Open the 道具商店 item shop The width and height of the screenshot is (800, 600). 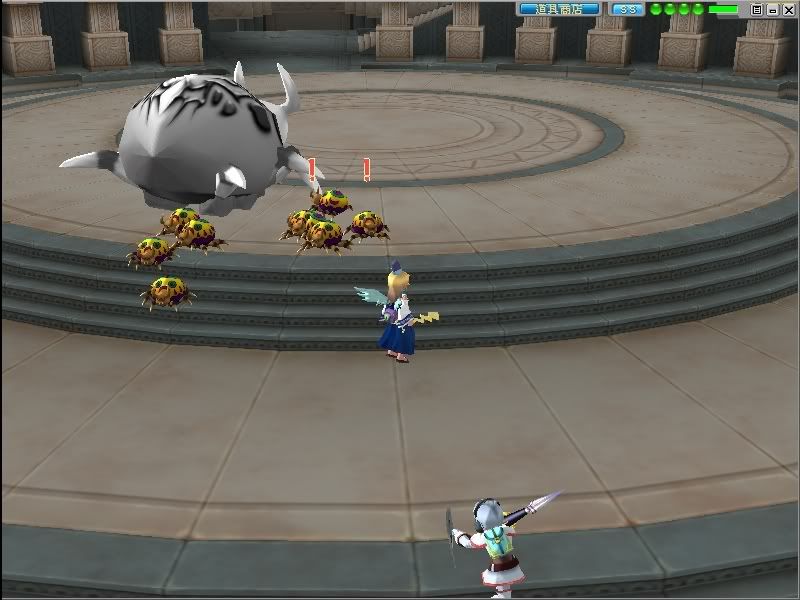pyautogui.click(x=559, y=9)
